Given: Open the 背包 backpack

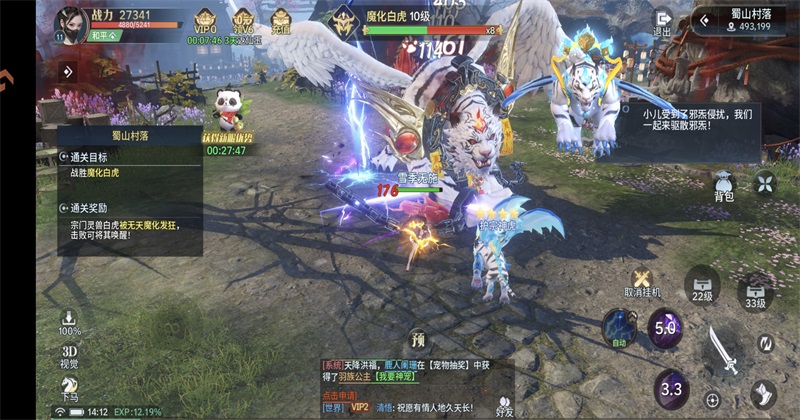Looking at the screenshot, I should (724, 187).
